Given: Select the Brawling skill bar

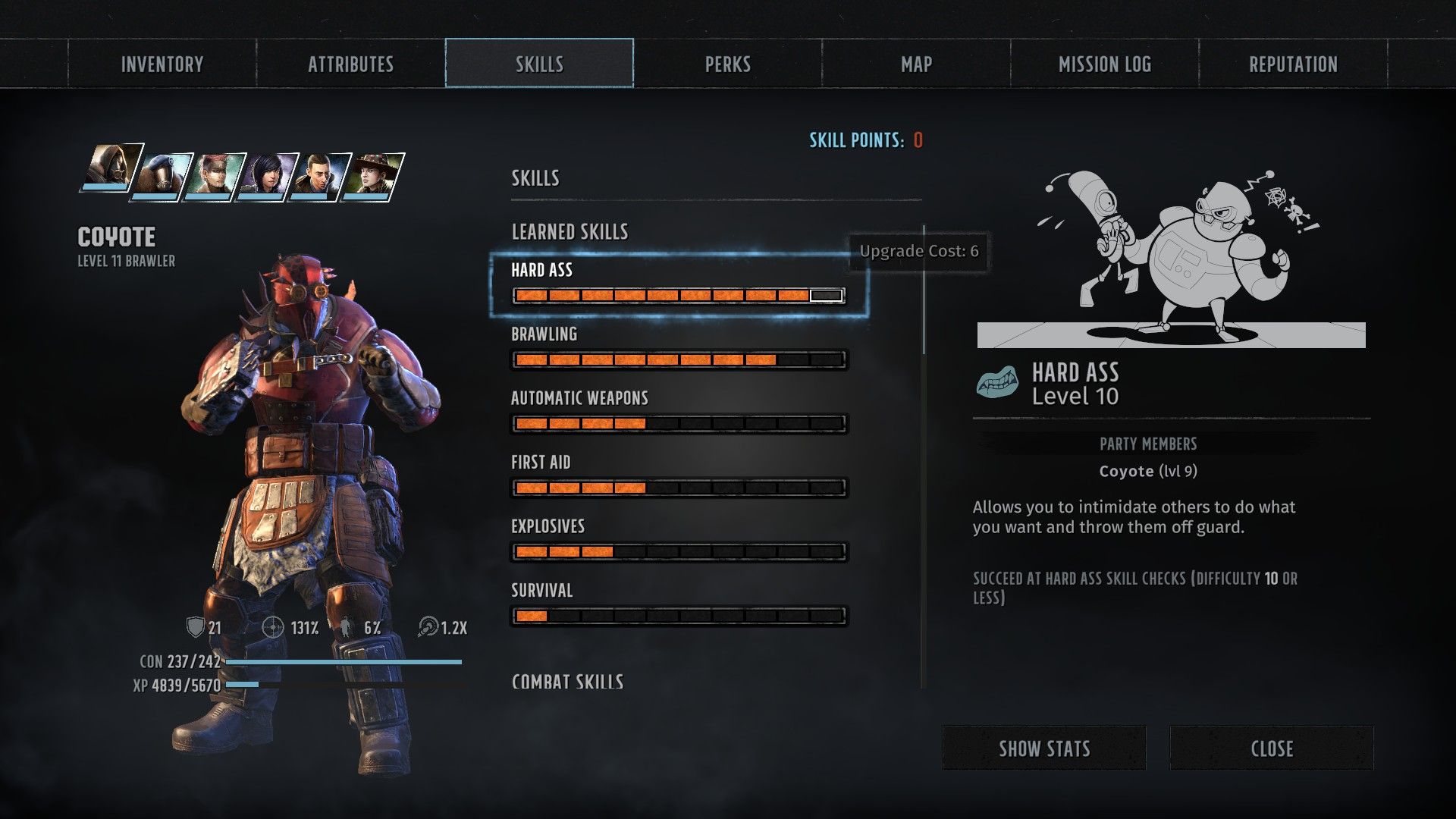Looking at the screenshot, I should click(679, 359).
